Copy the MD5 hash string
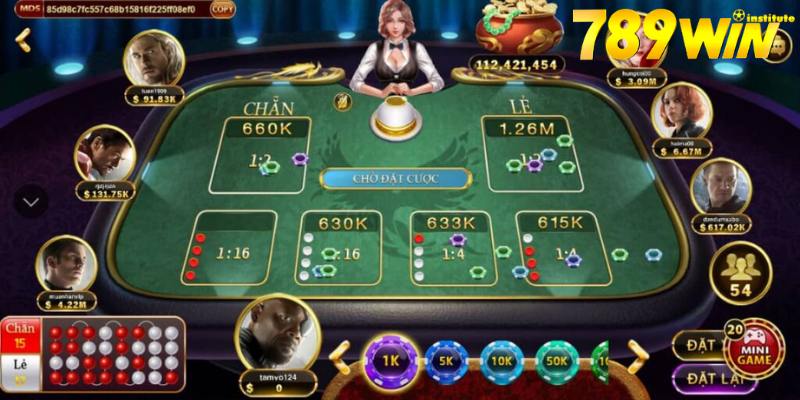The image size is (800, 400). 223,9
